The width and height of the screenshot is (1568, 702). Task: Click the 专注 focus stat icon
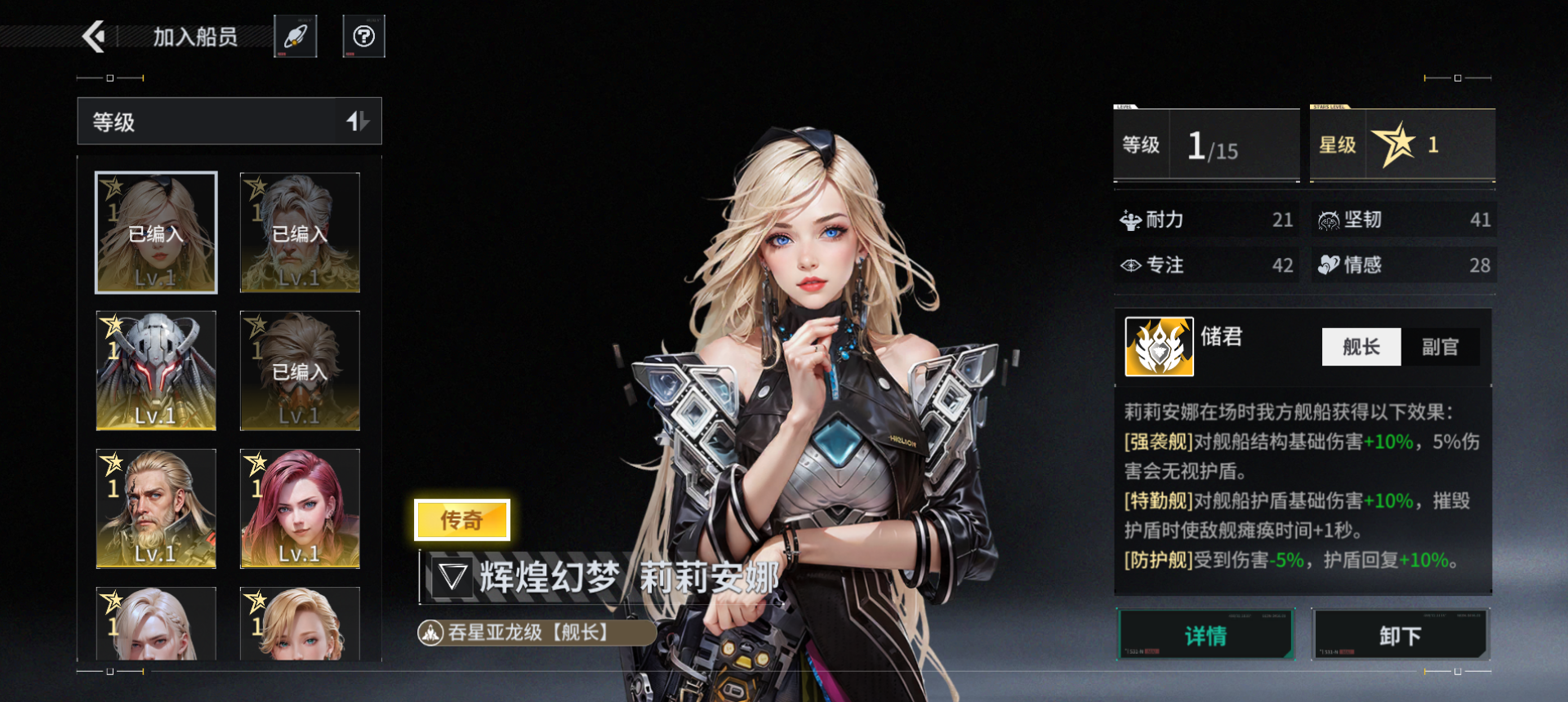[1130, 264]
